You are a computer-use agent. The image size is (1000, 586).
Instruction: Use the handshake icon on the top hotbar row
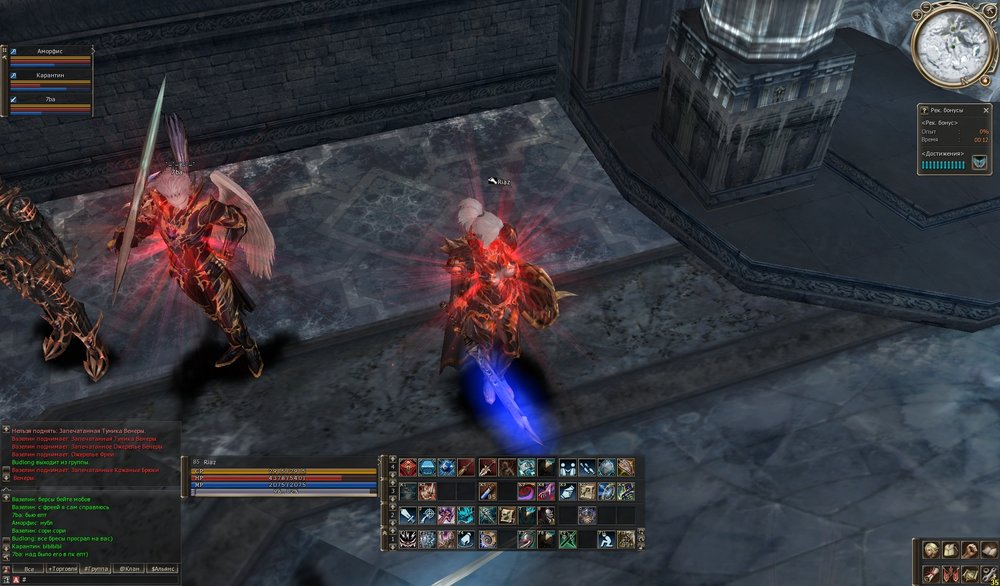pos(567,467)
